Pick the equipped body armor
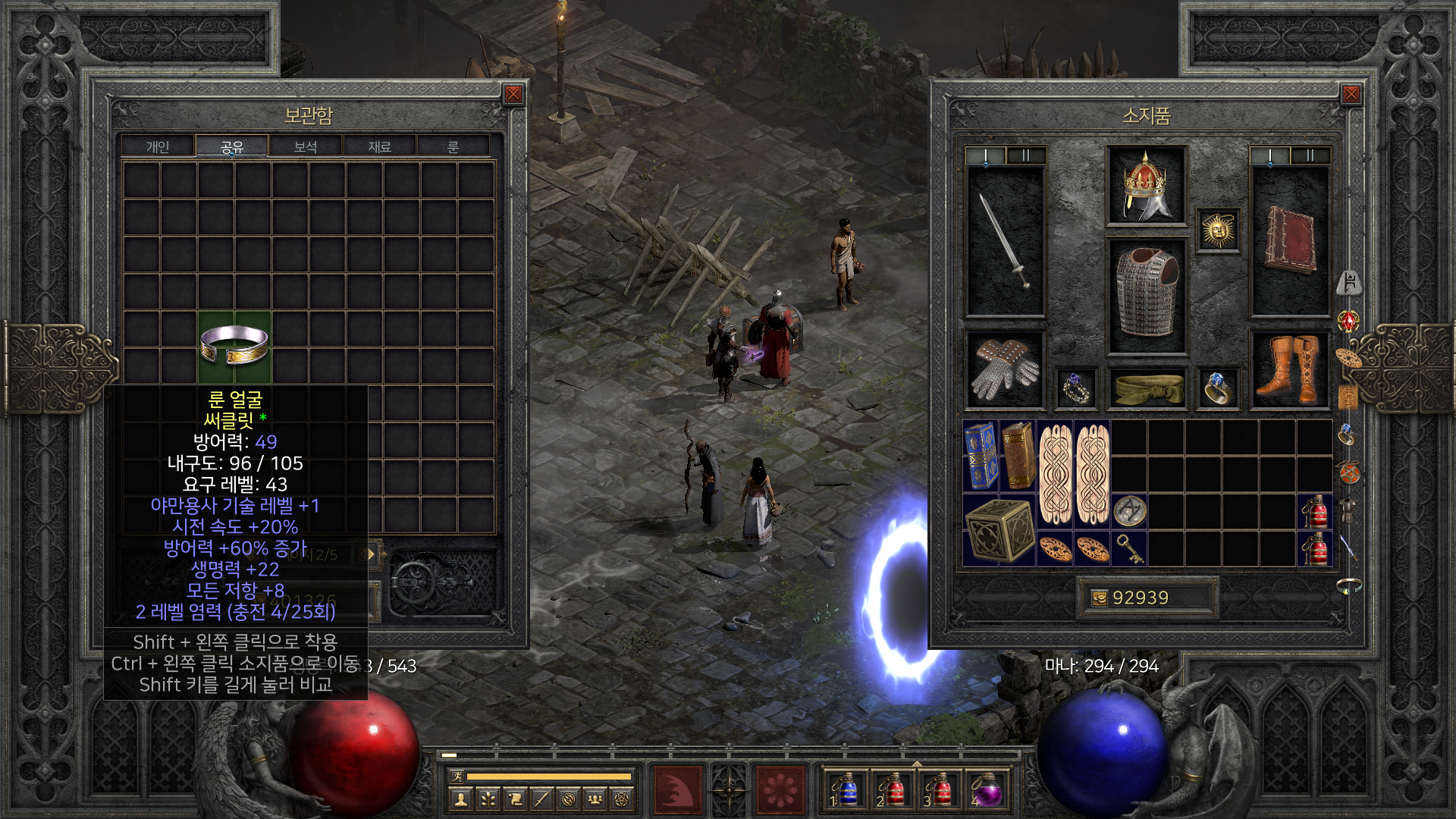 pyautogui.click(x=1146, y=296)
